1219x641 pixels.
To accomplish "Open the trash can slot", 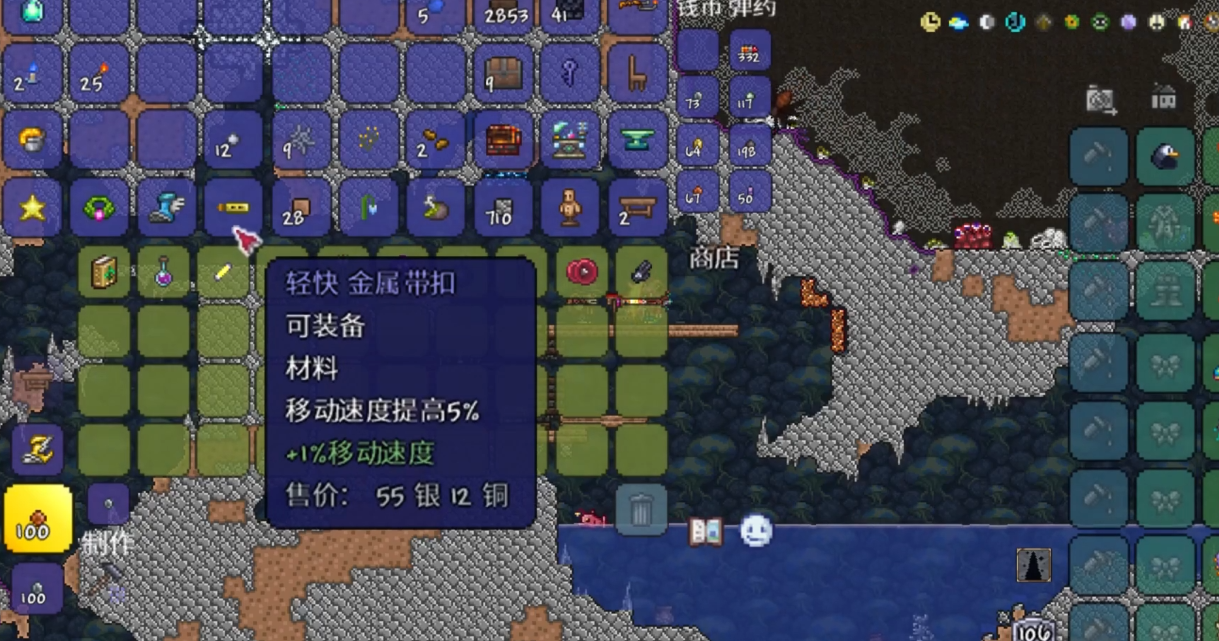I will point(641,511).
